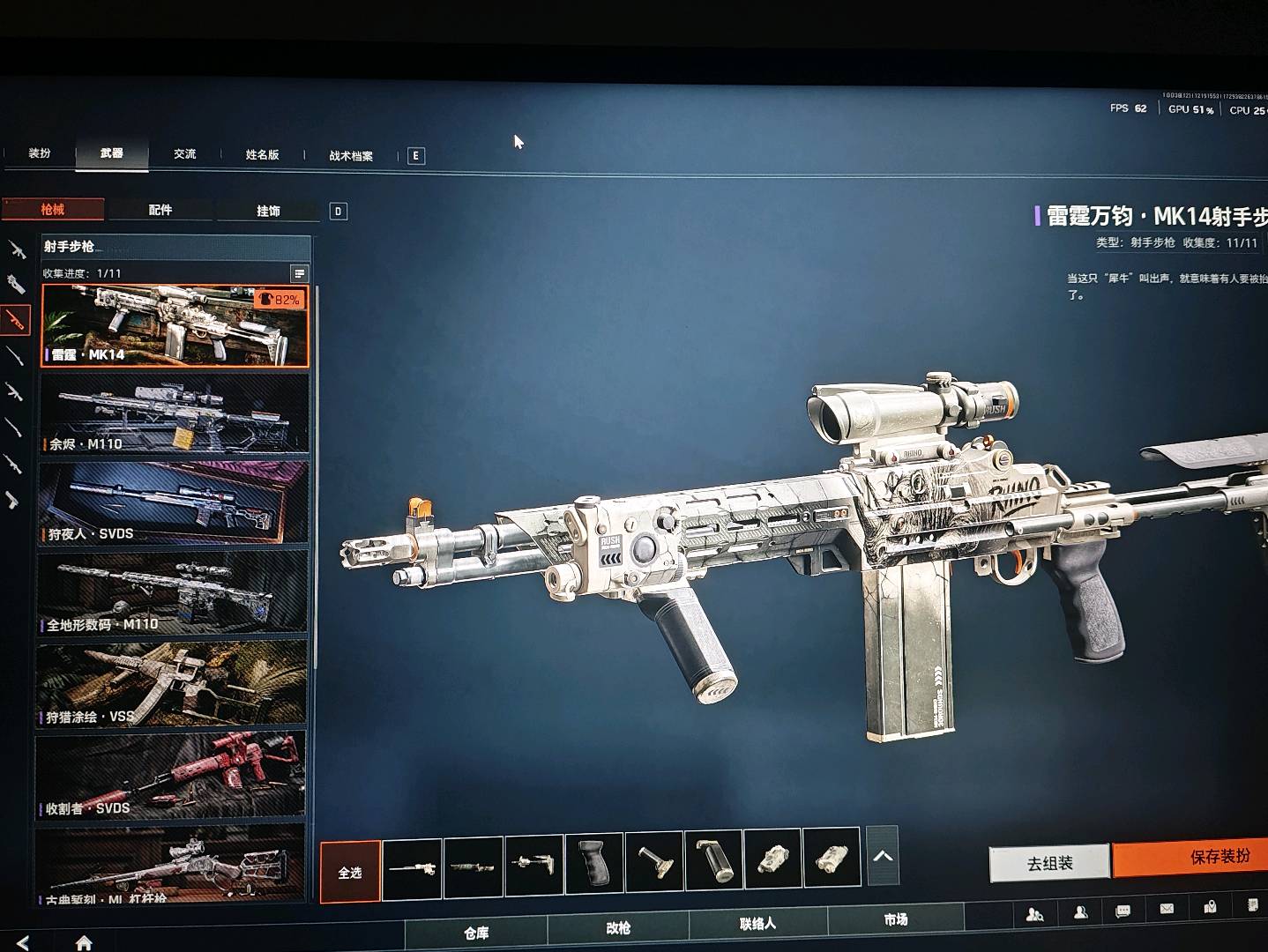1268x952 pixels.
Task: Open the 交流 top tab
Action: point(185,154)
